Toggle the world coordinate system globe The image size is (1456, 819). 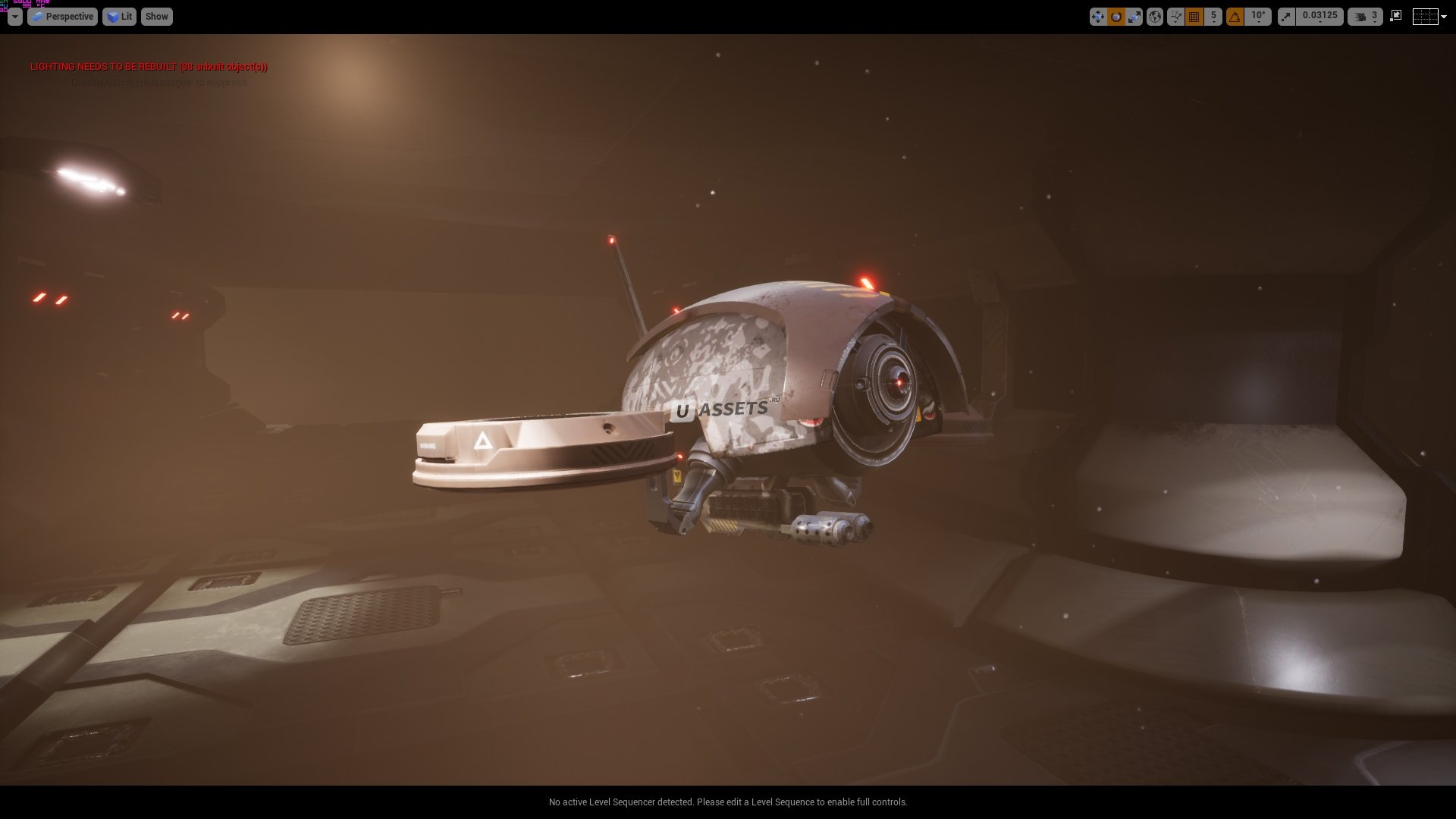[1154, 17]
